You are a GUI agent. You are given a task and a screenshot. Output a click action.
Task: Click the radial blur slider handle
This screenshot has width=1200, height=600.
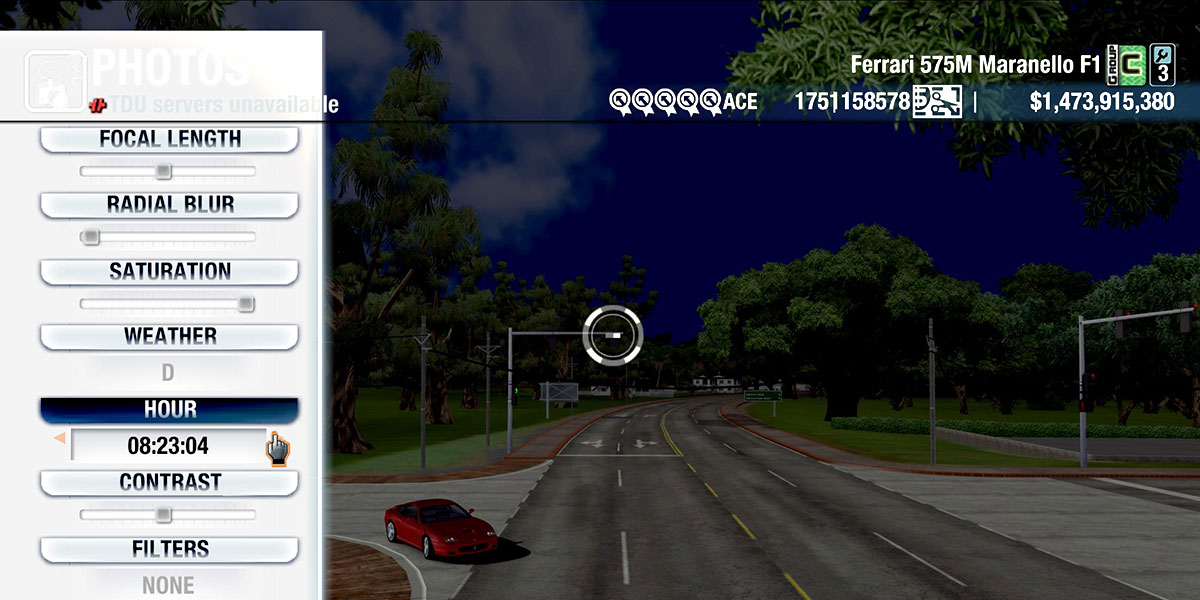[90, 237]
